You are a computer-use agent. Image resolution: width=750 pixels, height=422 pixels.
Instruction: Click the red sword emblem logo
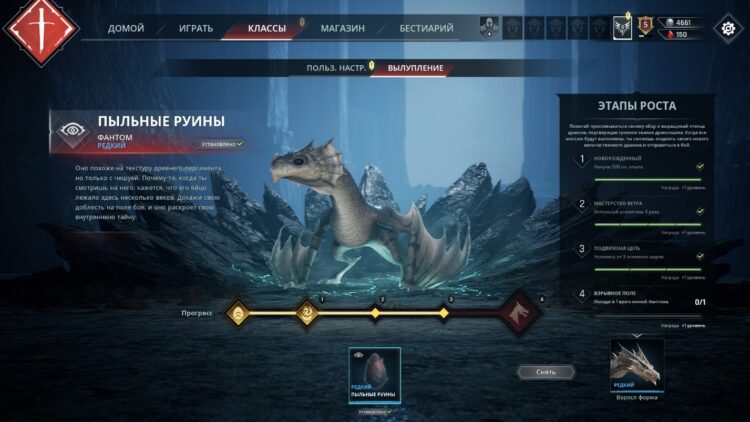tap(41, 29)
